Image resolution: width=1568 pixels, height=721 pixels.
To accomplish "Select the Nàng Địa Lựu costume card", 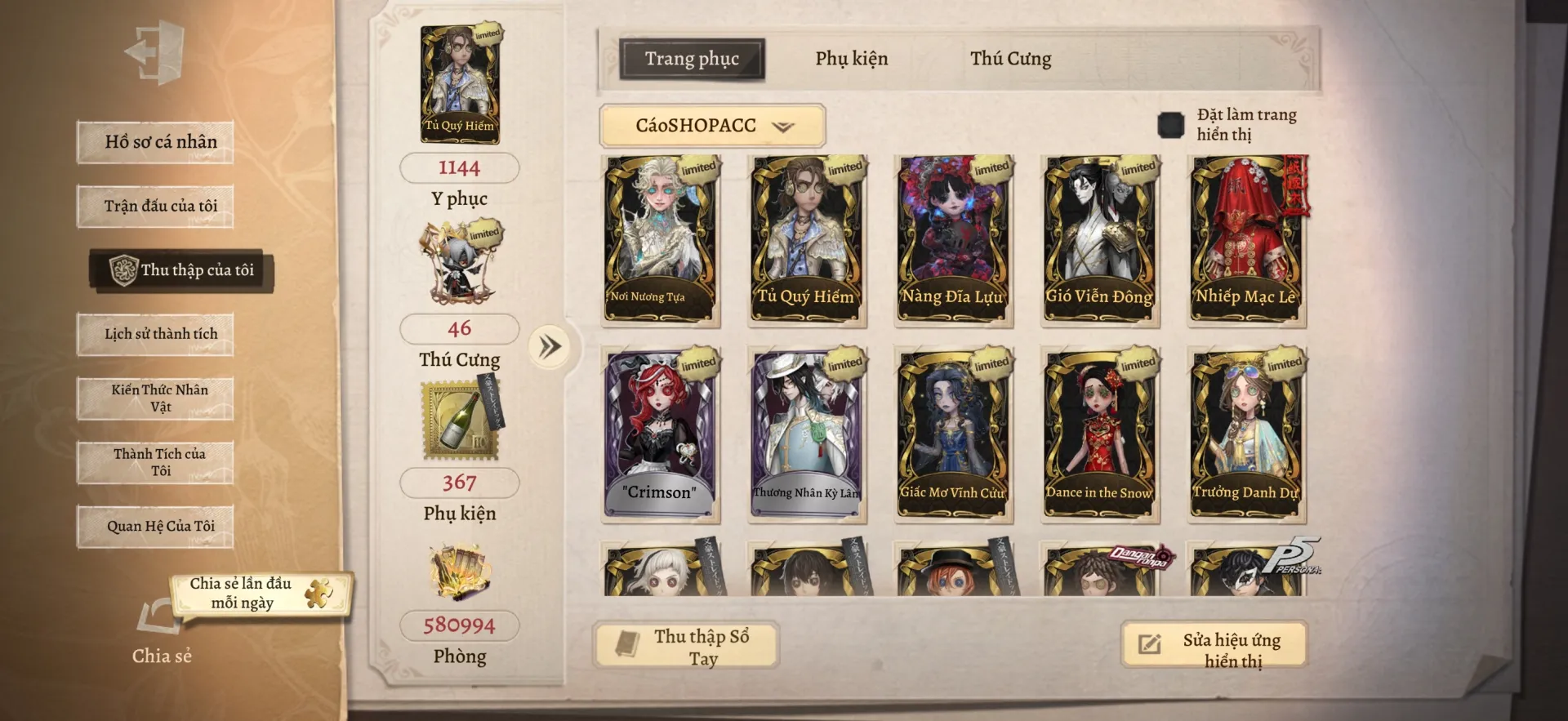I will coord(953,241).
